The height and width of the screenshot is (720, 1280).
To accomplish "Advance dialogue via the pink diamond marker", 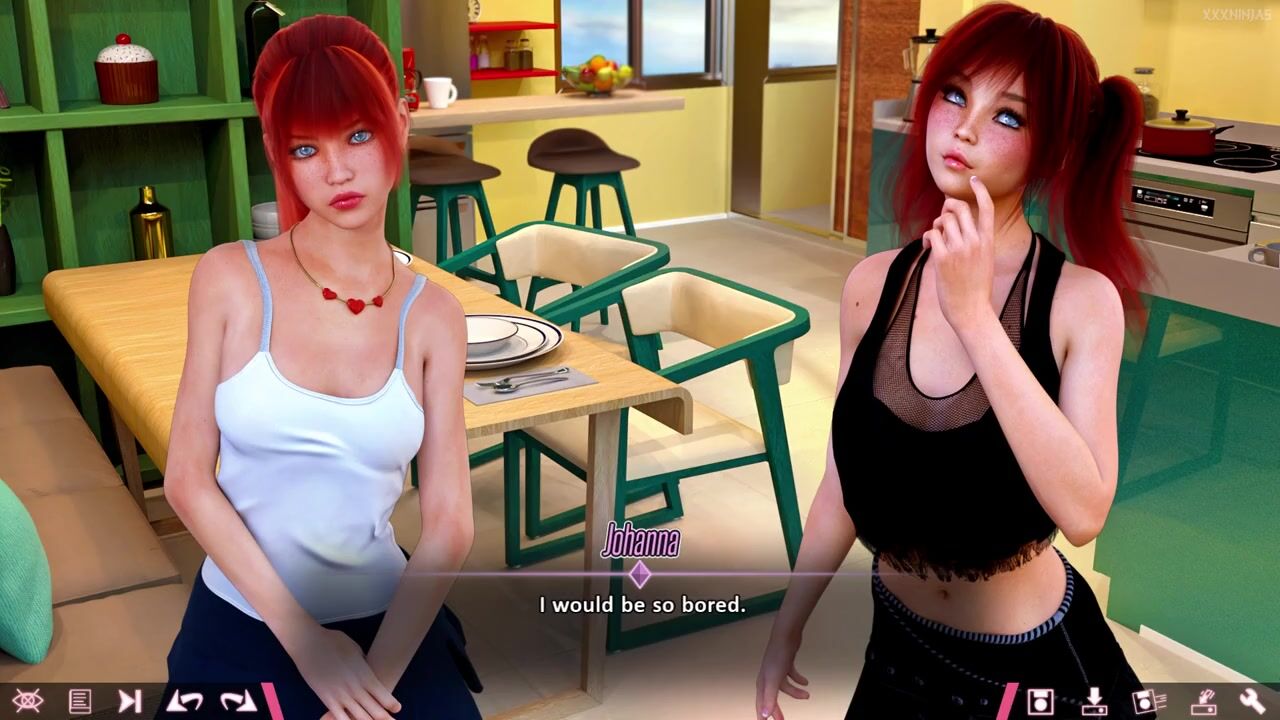I will tap(640, 574).
